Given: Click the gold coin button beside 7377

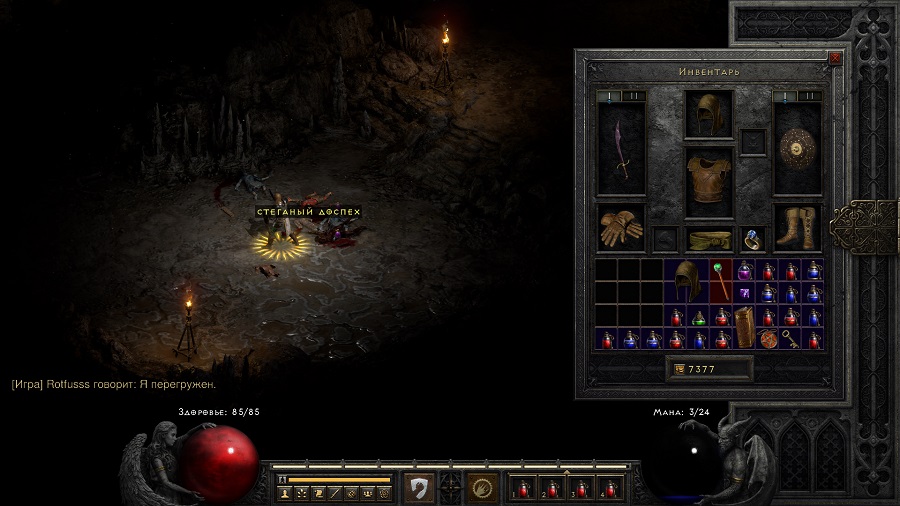Looking at the screenshot, I should point(680,369).
